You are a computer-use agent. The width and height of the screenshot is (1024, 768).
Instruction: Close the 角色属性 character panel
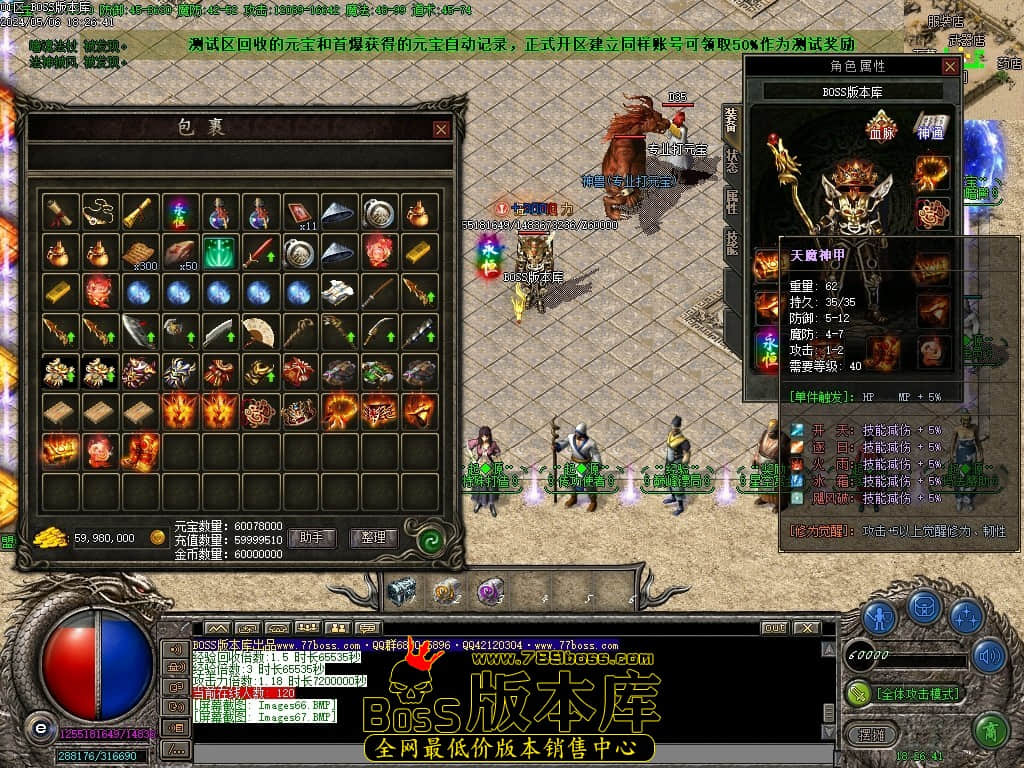(x=950, y=66)
